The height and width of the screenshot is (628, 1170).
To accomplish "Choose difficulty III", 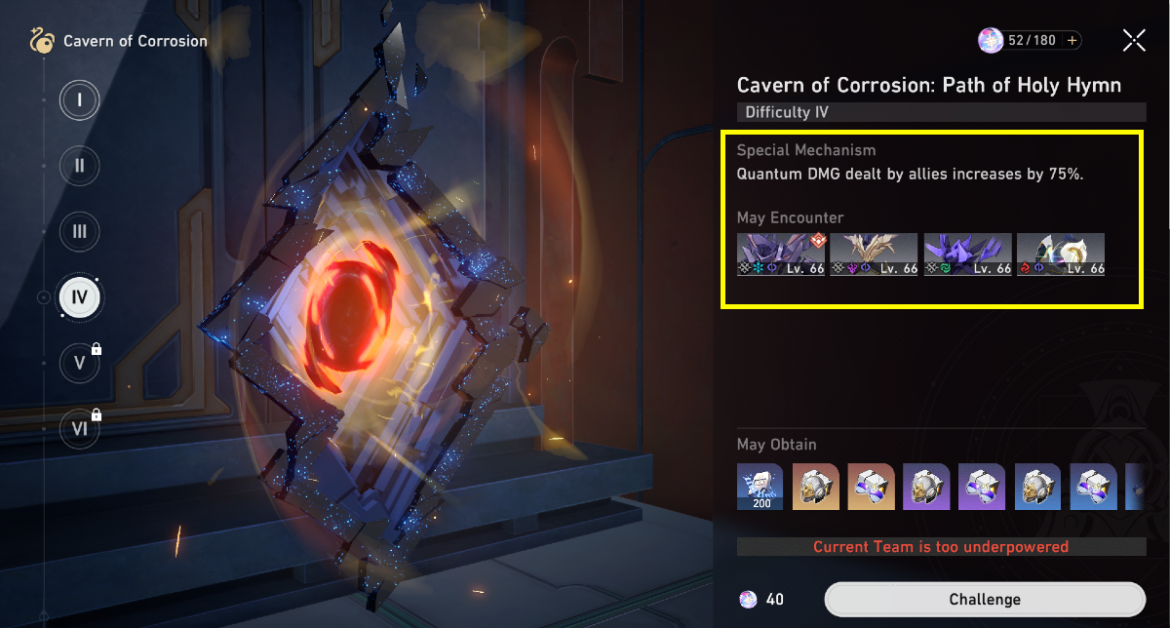I will (79, 231).
